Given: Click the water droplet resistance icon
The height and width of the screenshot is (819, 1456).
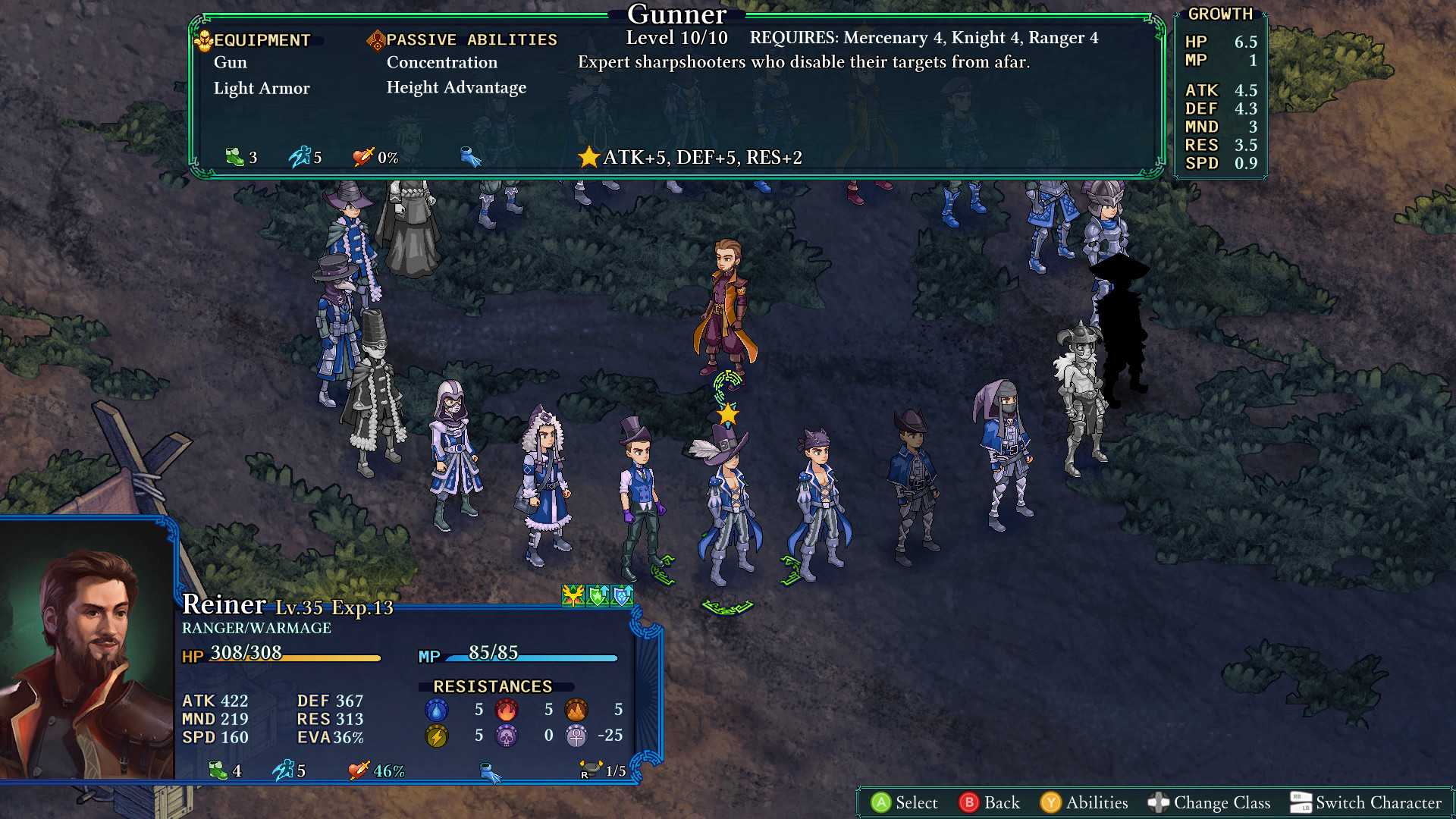Looking at the screenshot, I should (435, 709).
